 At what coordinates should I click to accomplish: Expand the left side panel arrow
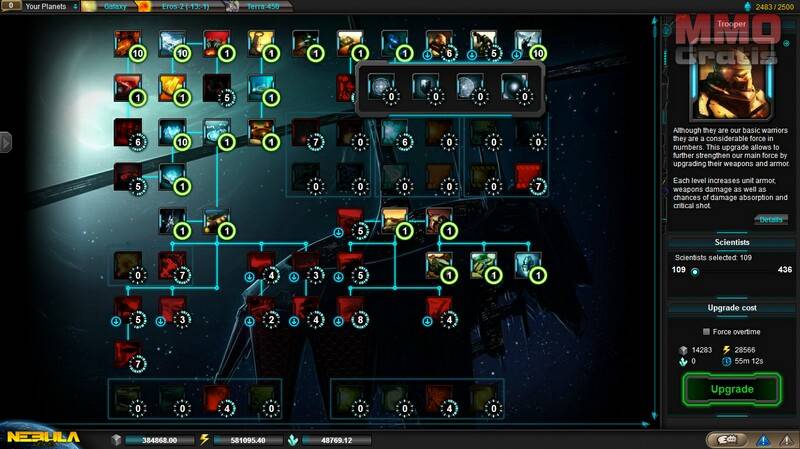pyautogui.click(x=5, y=143)
